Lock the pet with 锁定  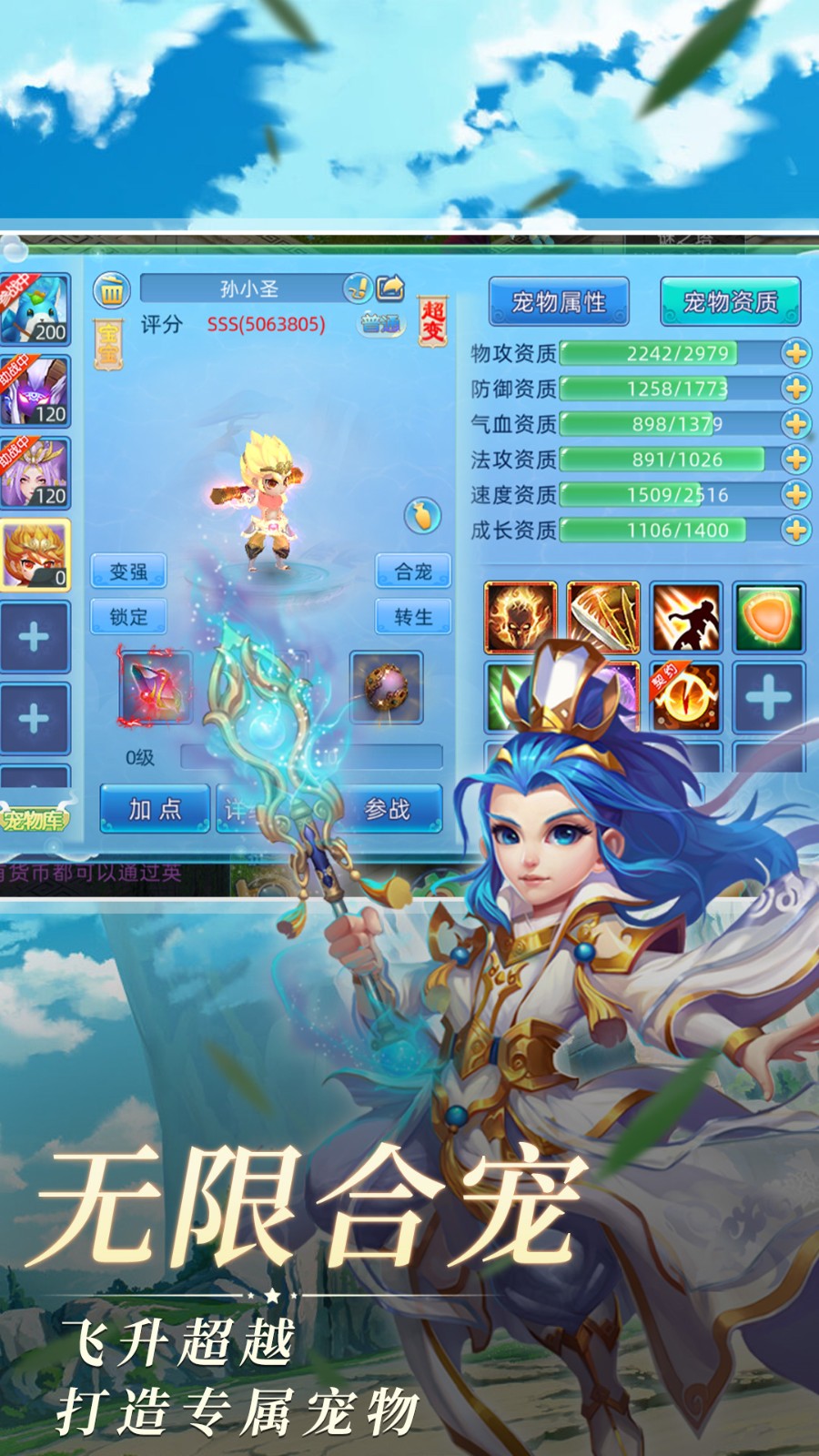tap(128, 617)
